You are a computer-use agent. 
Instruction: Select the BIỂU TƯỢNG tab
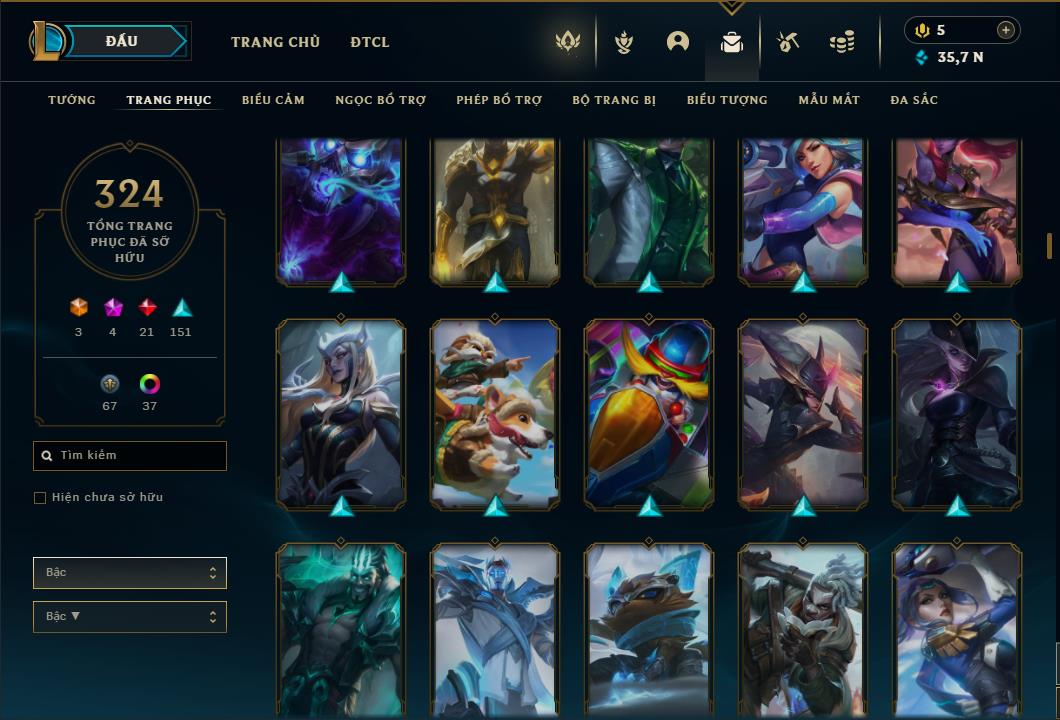coord(727,100)
